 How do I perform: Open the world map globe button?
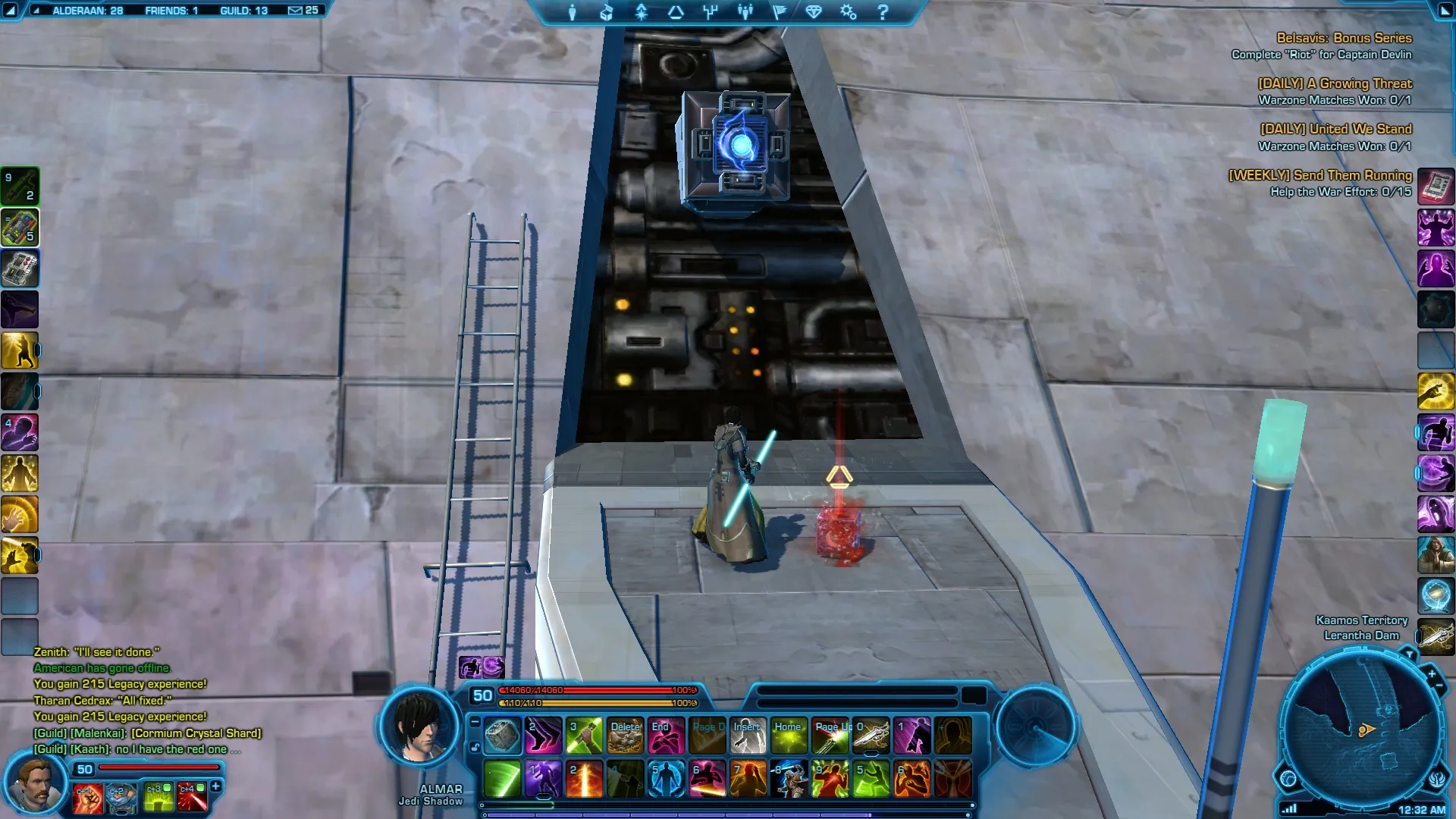click(x=1288, y=778)
